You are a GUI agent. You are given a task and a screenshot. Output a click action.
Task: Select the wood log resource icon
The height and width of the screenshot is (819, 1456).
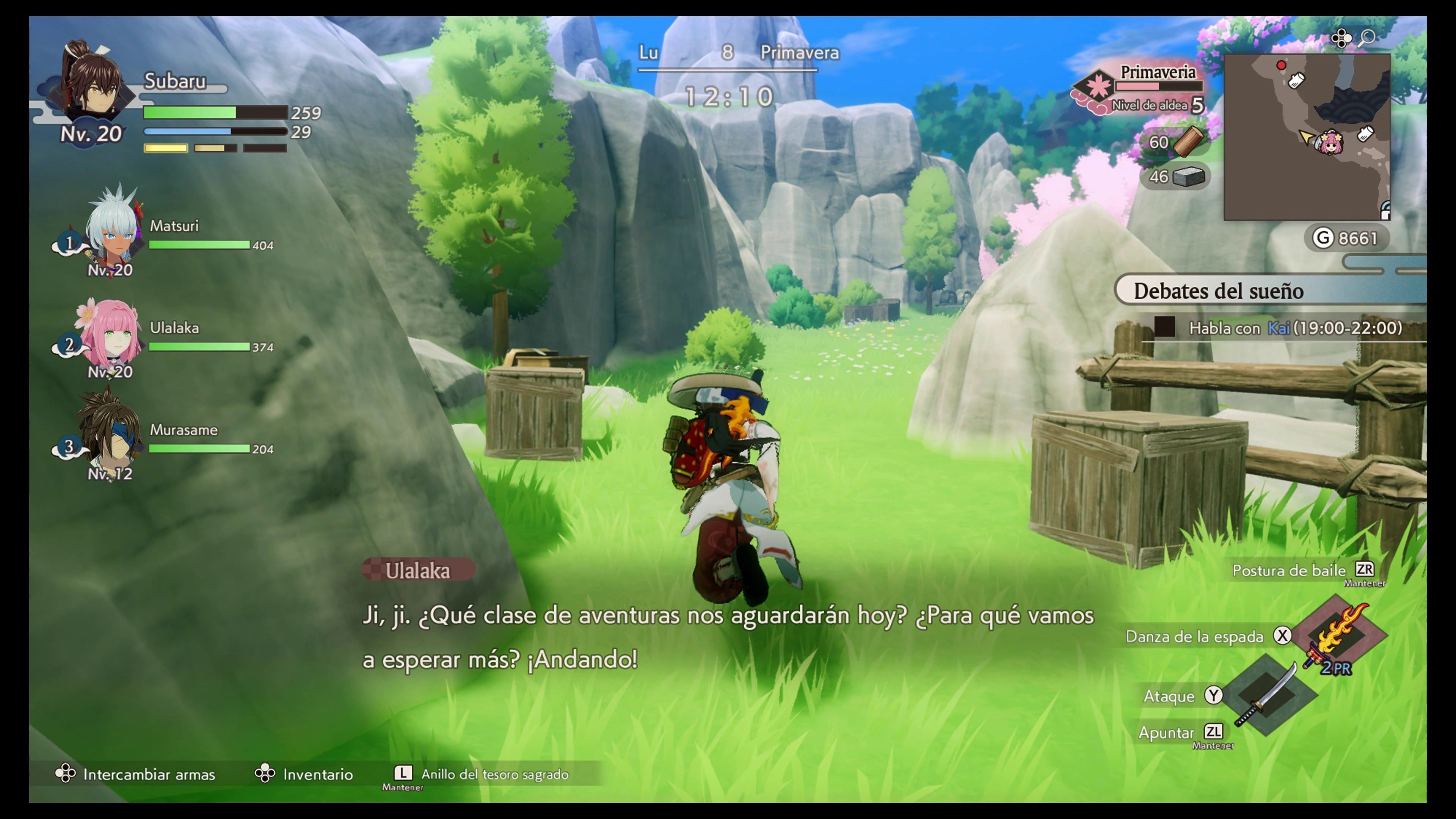point(1188,141)
